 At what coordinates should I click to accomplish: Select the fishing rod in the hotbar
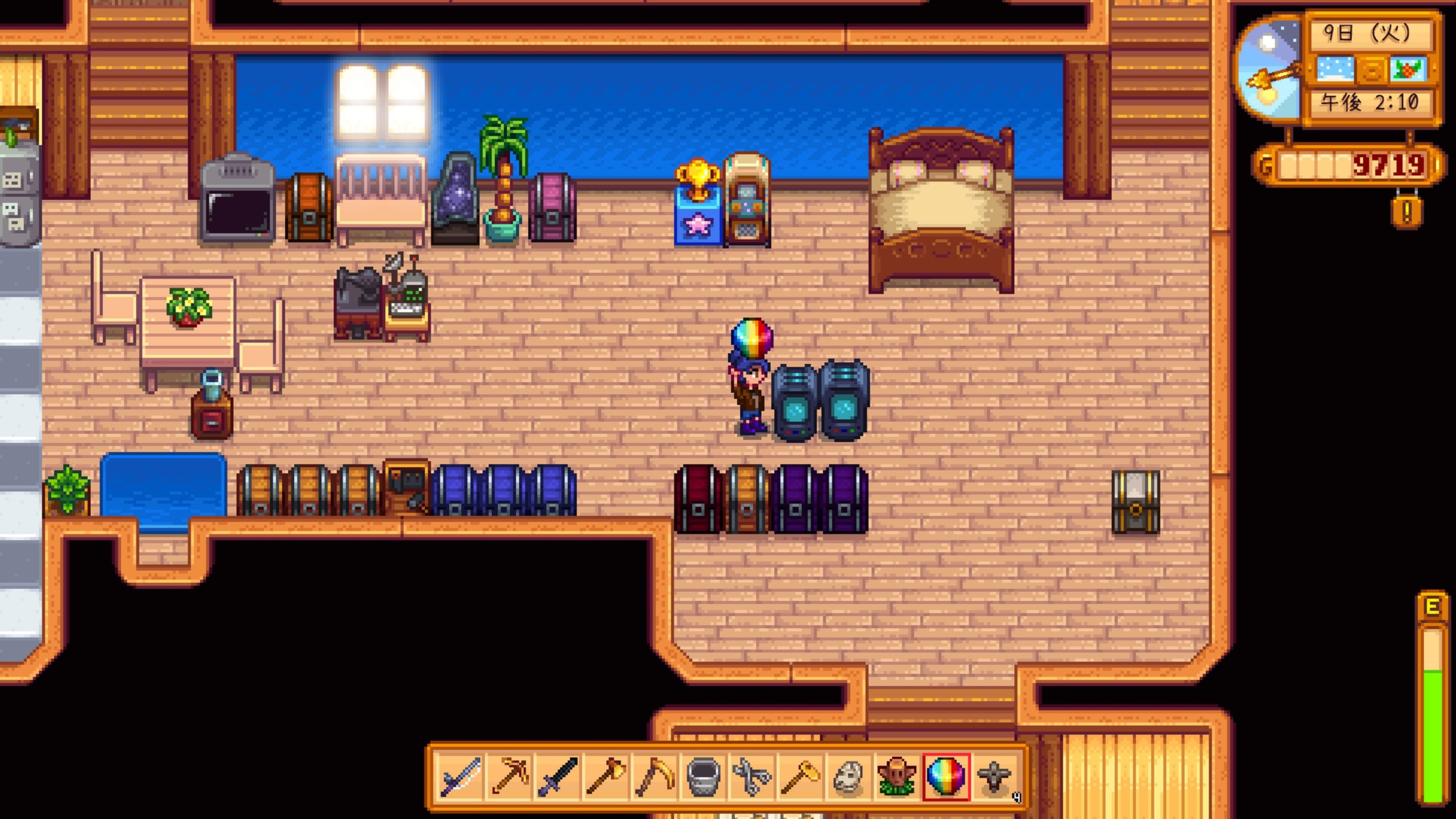pyautogui.click(x=461, y=776)
